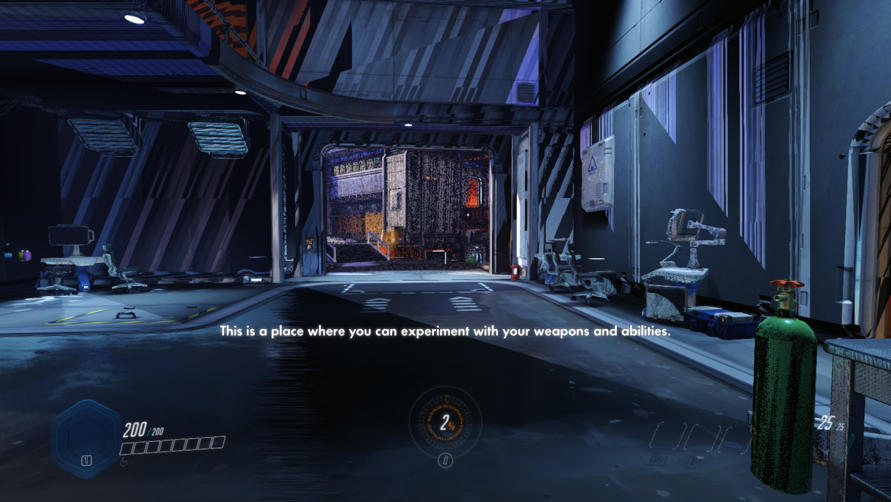
Task: Select the ultimate charge meter
Action: (445, 423)
